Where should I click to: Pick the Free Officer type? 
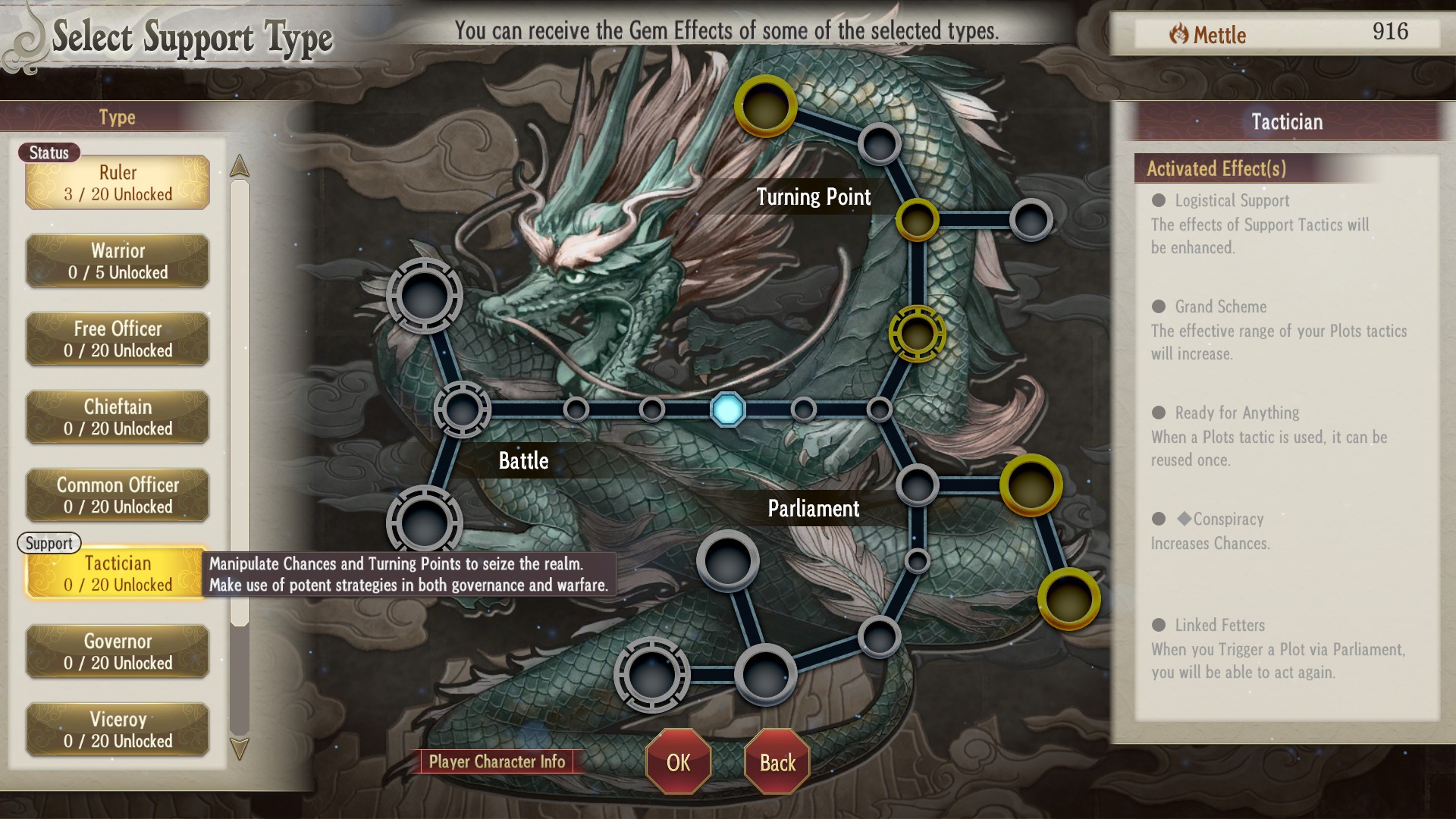click(118, 339)
